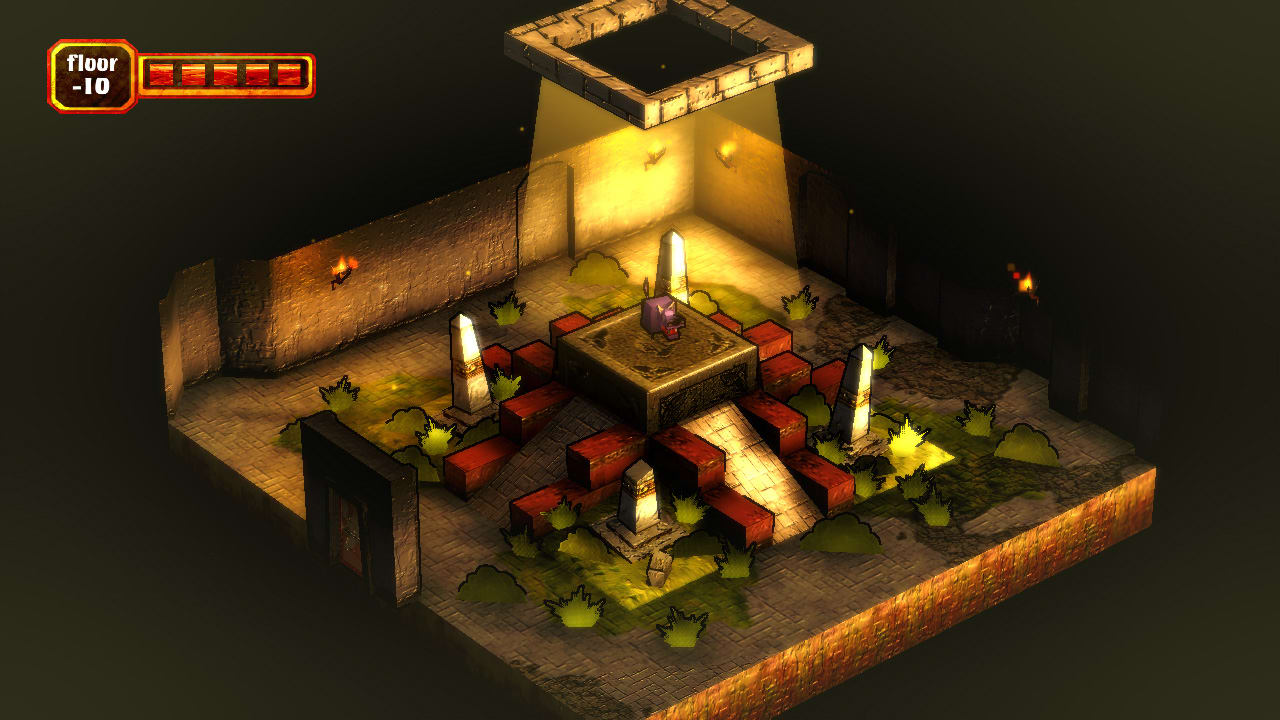Select the purple creature on the altar
Viewport: 1280px width, 720px height.
pyautogui.click(x=662, y=316)
